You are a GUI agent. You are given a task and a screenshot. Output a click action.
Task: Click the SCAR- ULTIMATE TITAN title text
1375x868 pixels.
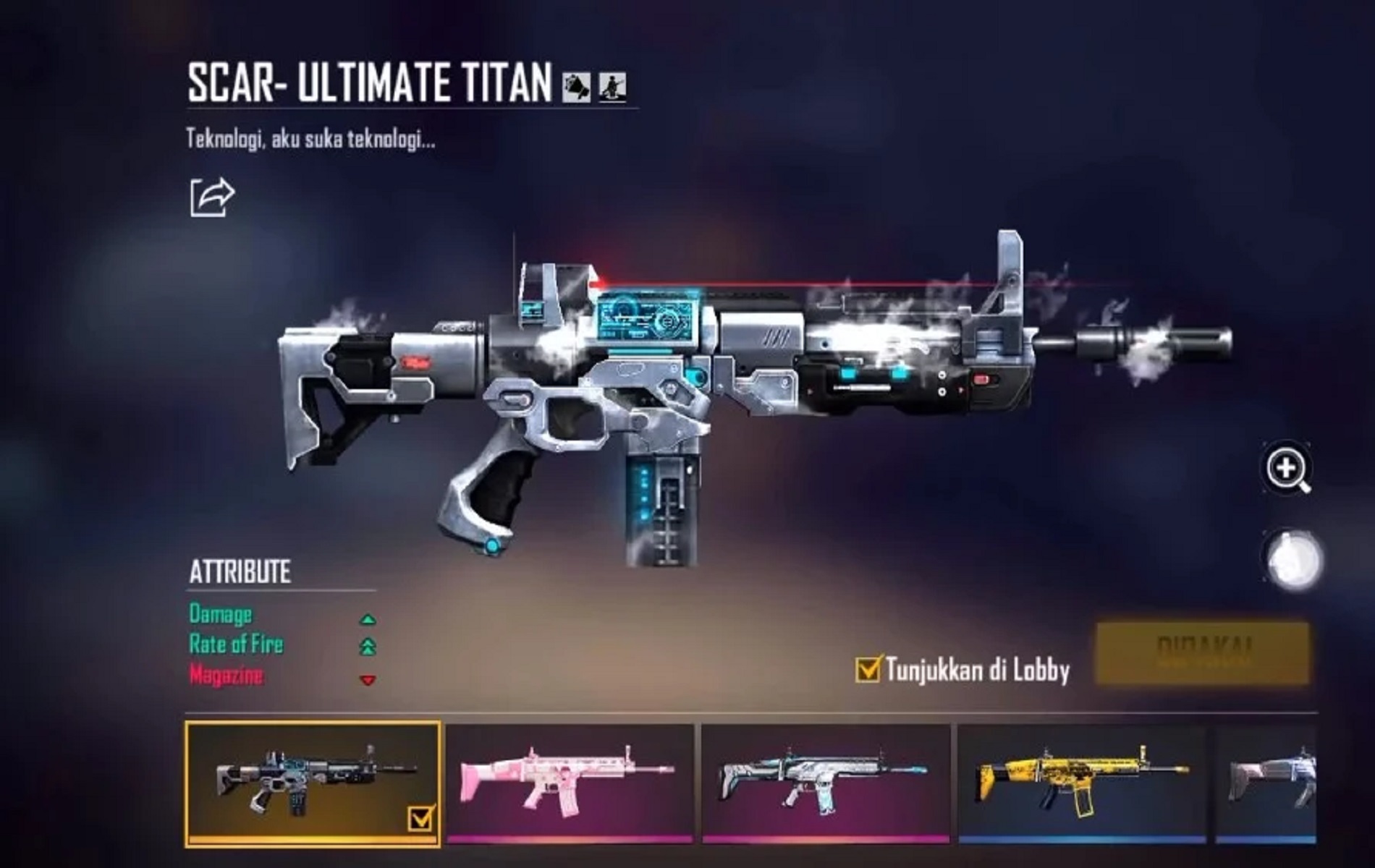coord(369,82)
